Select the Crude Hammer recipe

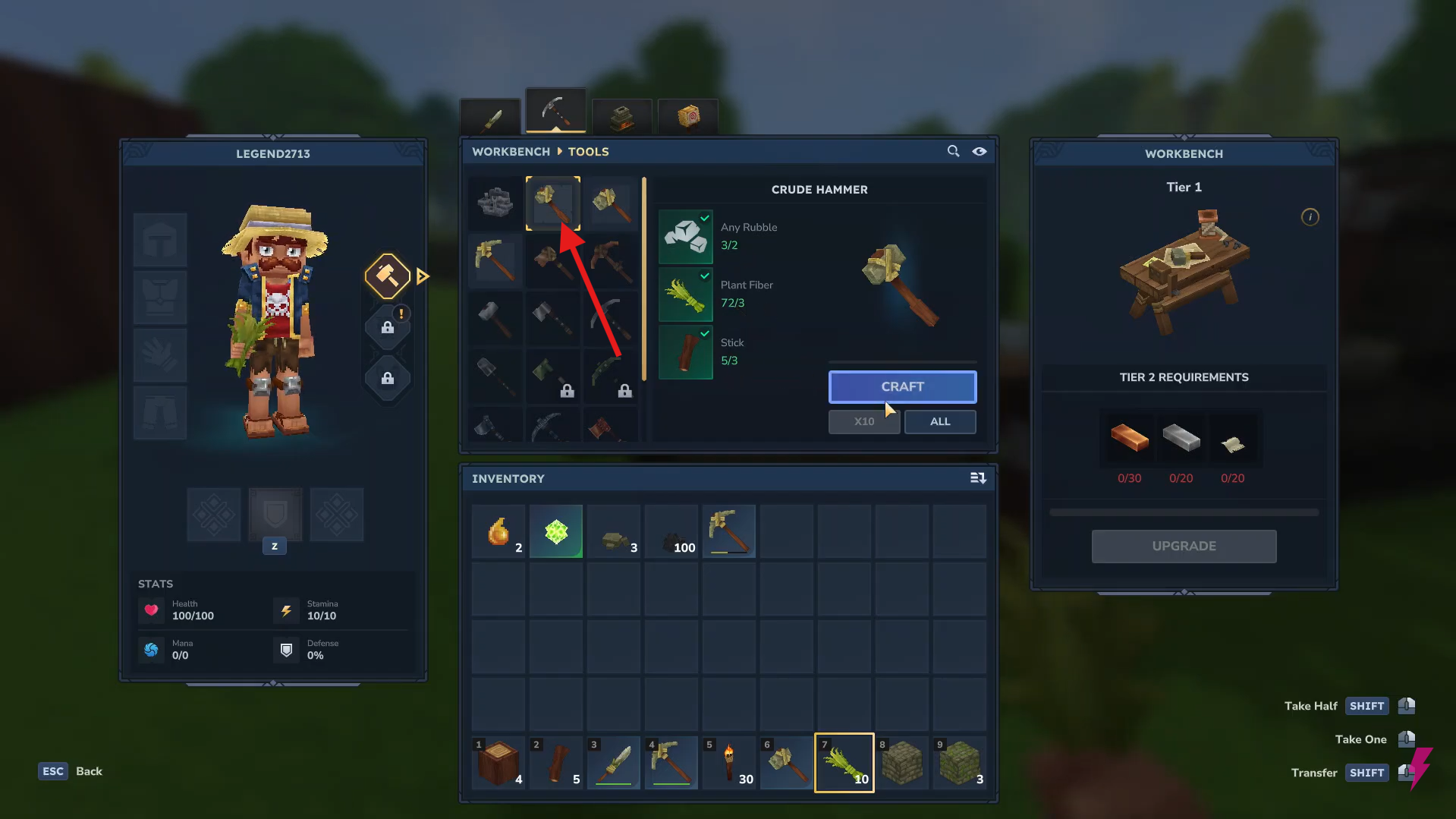tap(552, 203)
